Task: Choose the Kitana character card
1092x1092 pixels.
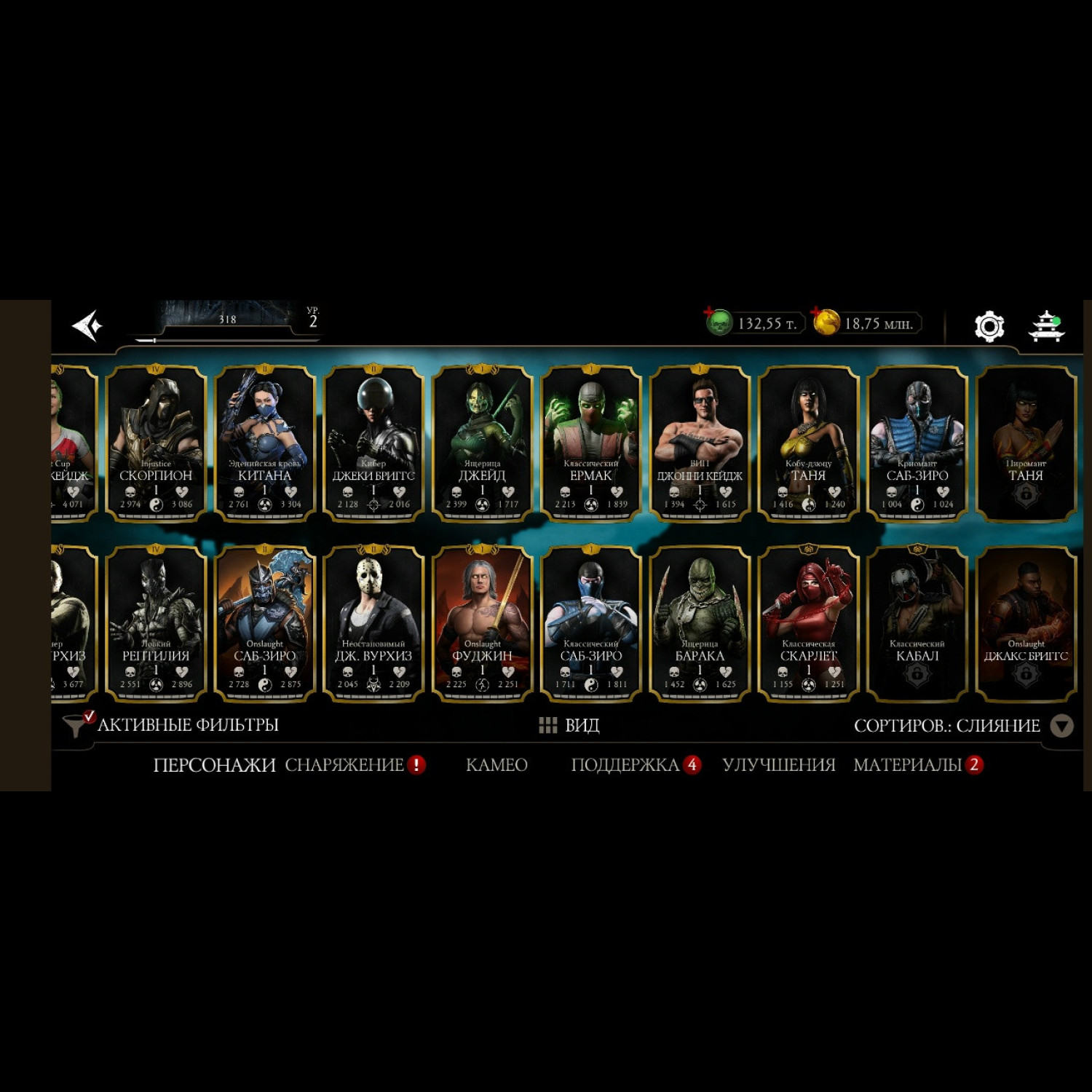Action: click(264, 443)
